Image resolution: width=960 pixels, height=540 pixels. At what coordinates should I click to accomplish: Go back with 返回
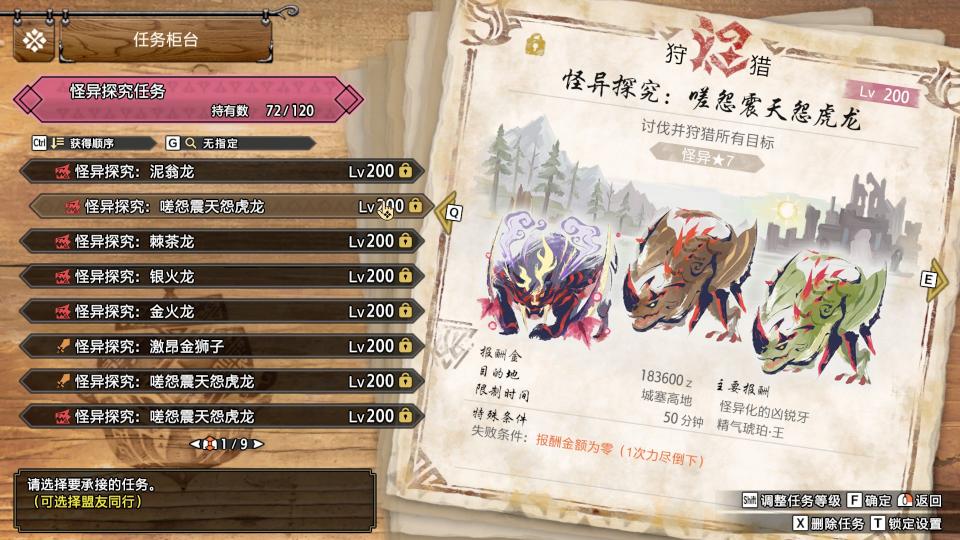[920, 500]
